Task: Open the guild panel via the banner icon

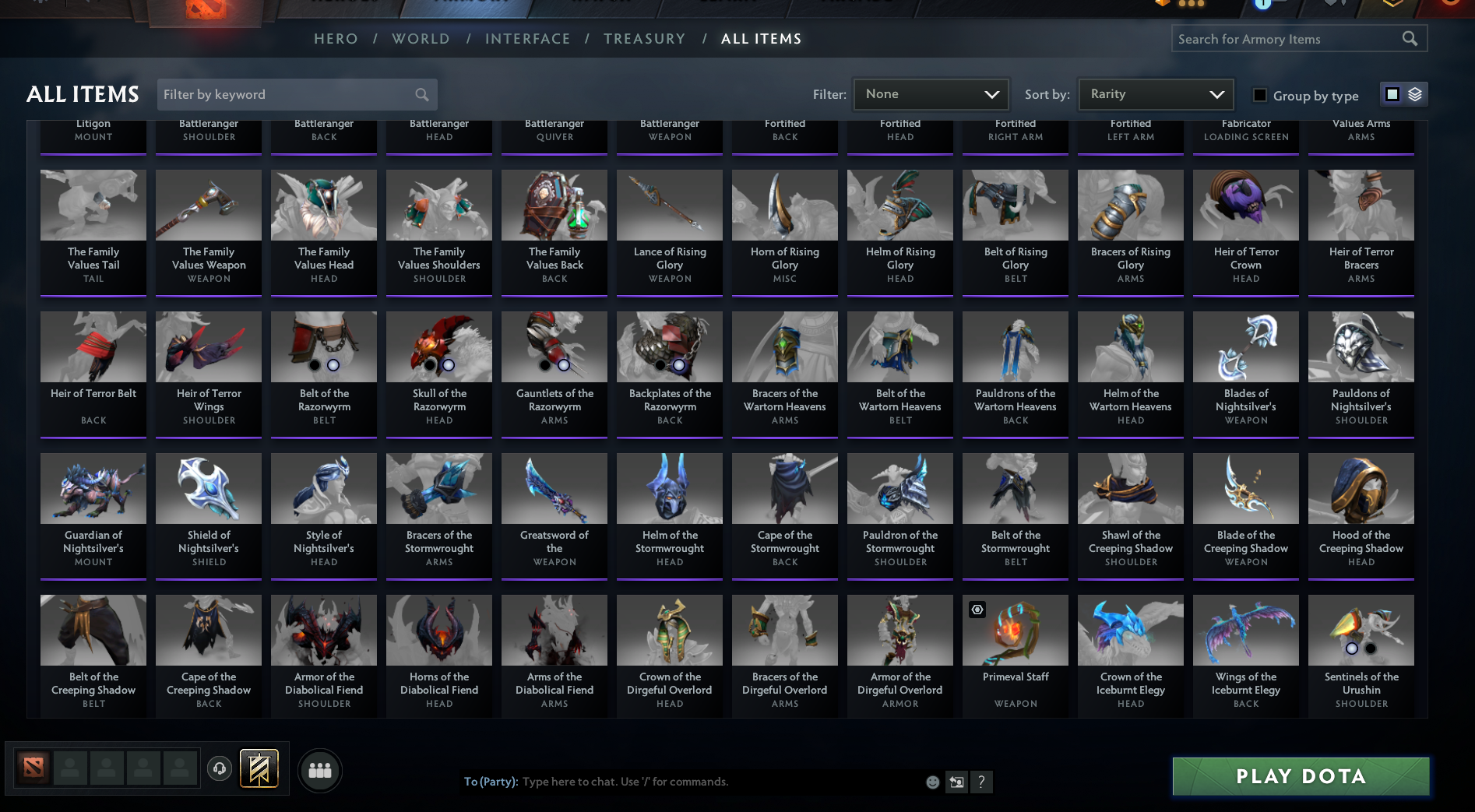Action: (259, 768)
